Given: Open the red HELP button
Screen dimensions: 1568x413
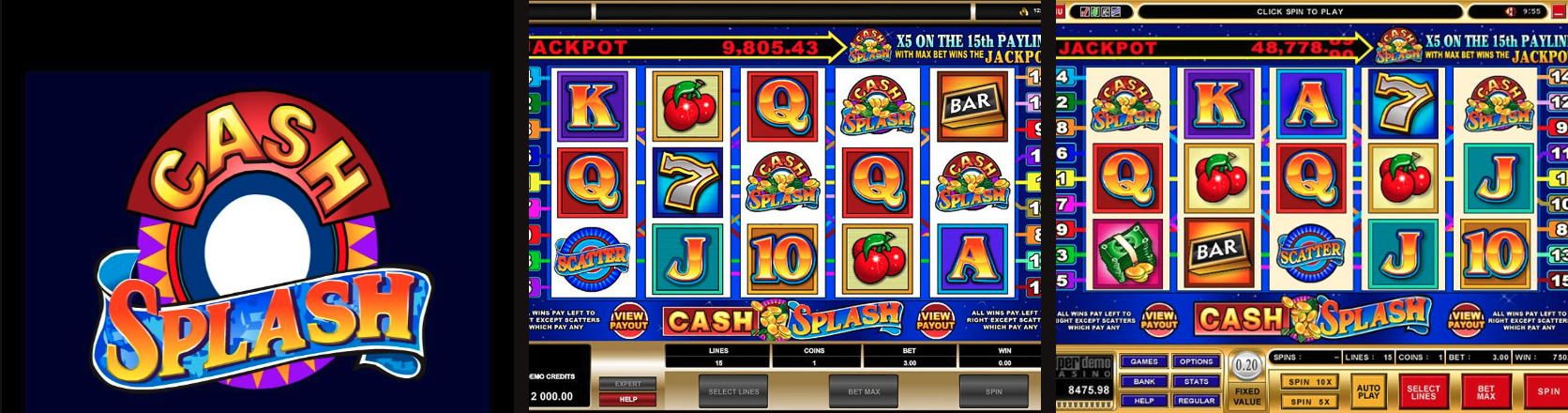Looking at the screenshot, I should point(628,399).
